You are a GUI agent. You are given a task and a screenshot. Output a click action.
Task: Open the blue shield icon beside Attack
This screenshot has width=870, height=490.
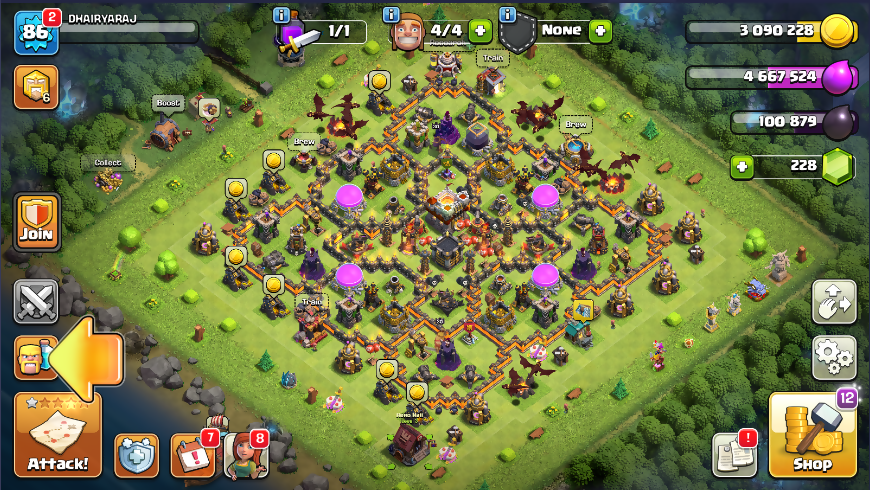[x=137, y=455]
